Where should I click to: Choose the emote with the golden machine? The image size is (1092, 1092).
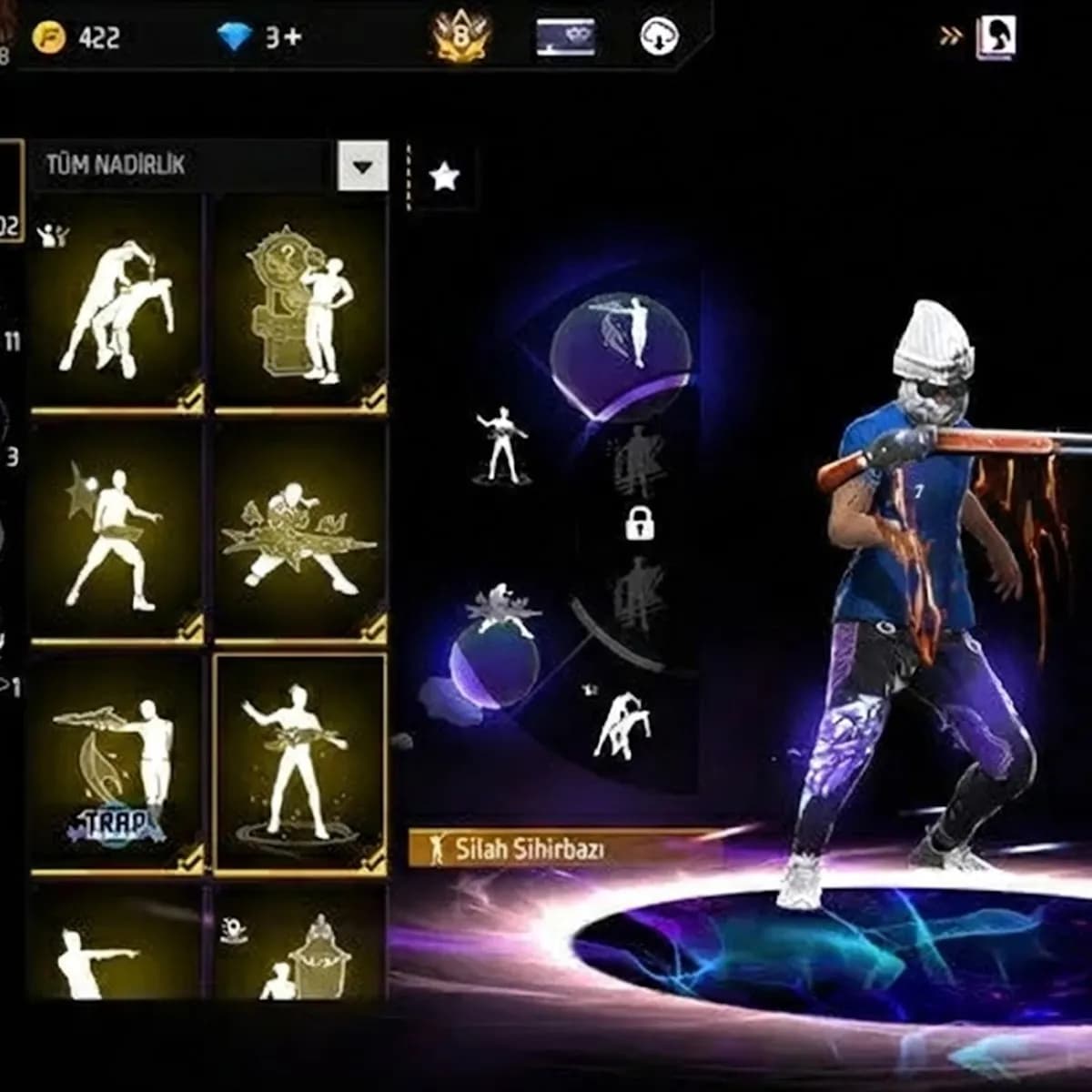pos(300,304)
